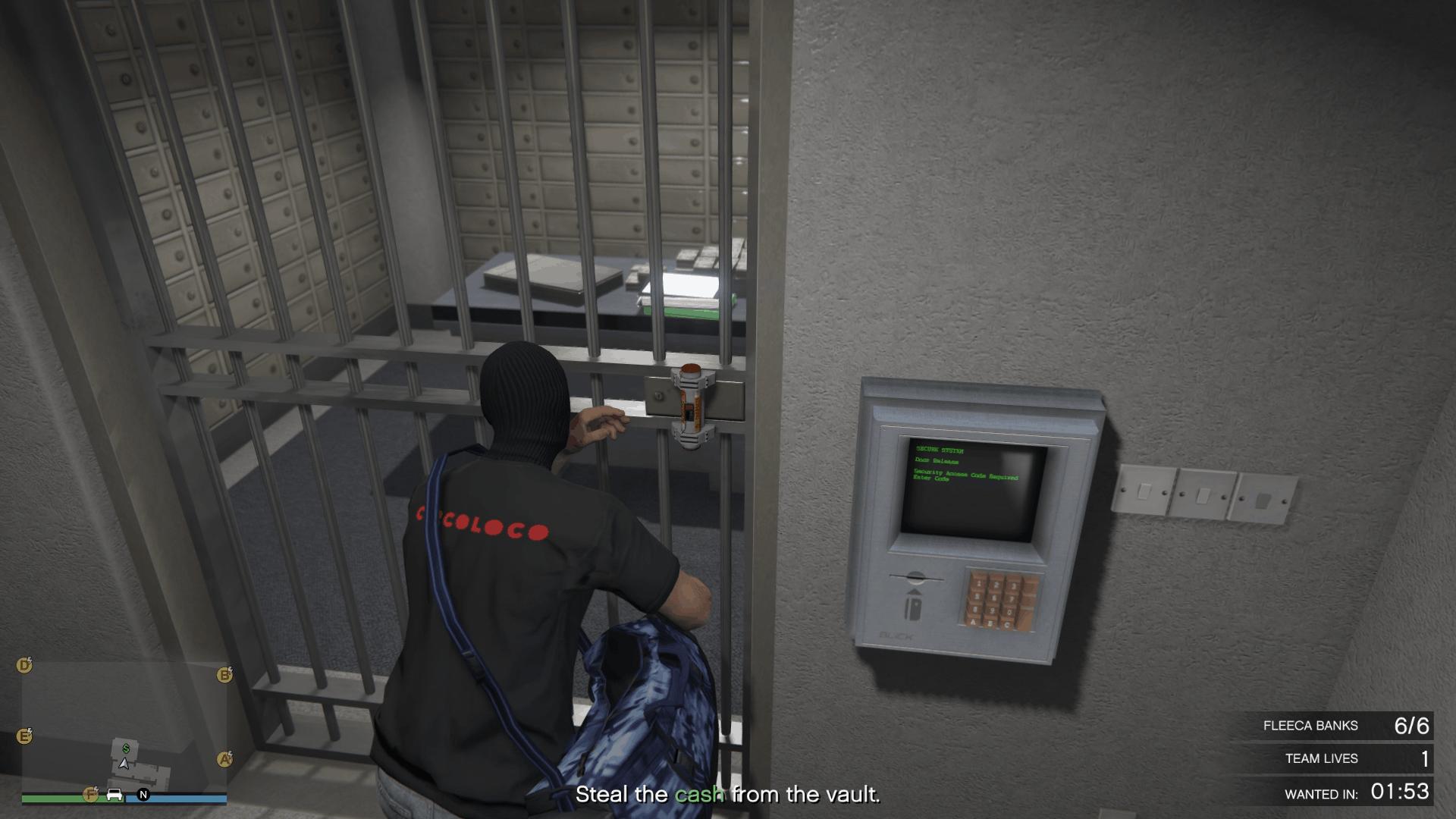The width and height of the screenshot is (1456, 819).
Task: Click the FLEECA BANKS 6/6 counter
Action: [1348, 725]
